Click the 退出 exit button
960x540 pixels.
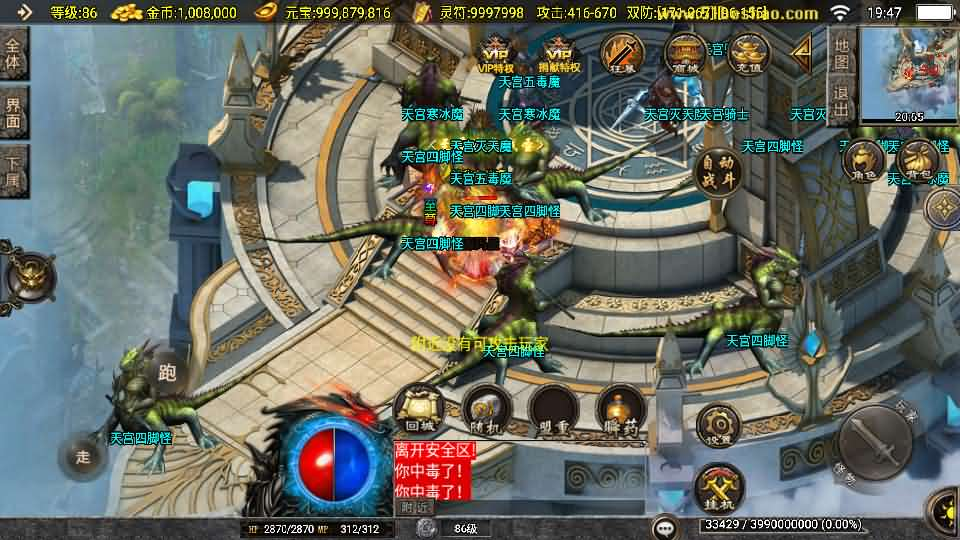(x=842, y=100)
